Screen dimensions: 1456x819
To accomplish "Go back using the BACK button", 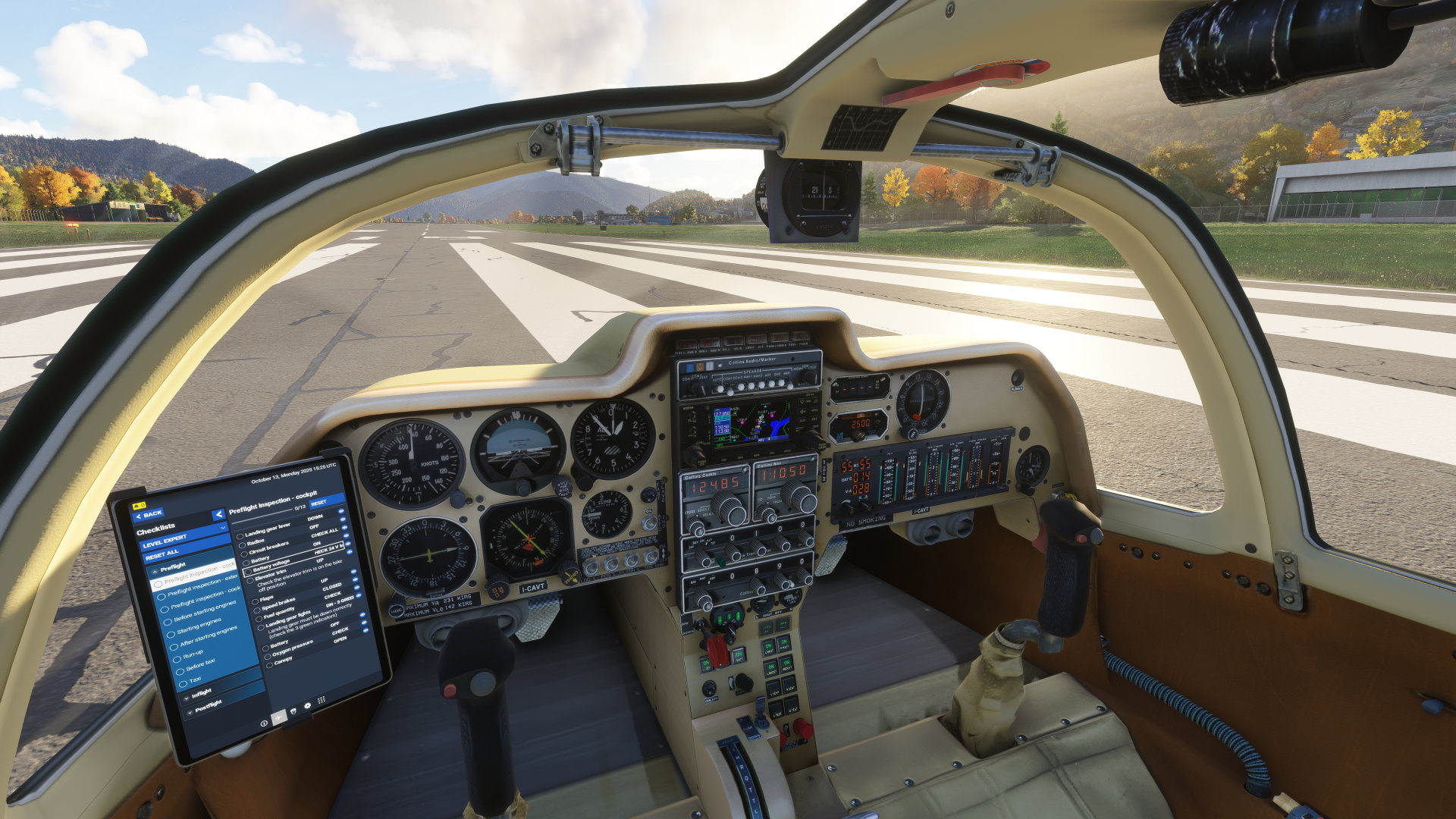I will coord(149,515).
